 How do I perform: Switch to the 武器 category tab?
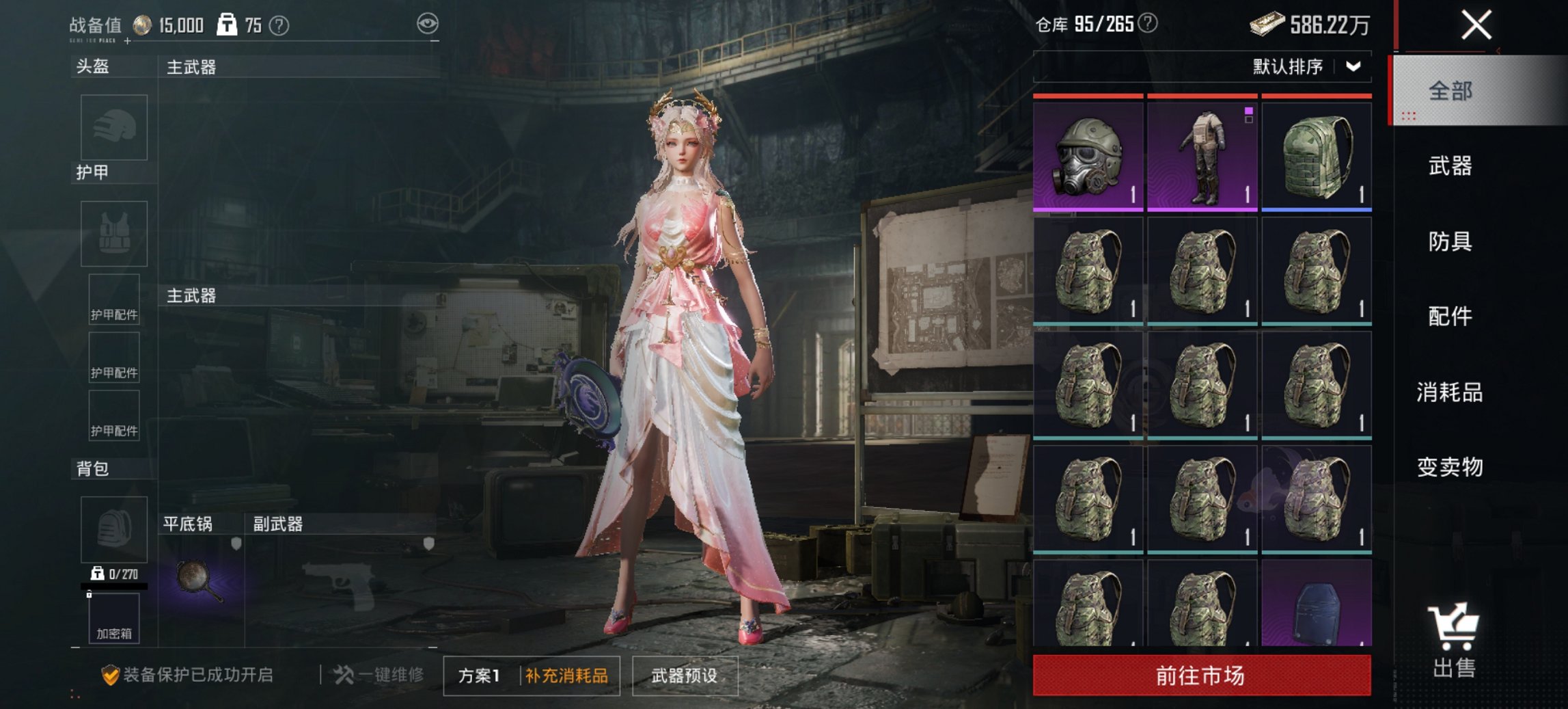click(1450, 166)
